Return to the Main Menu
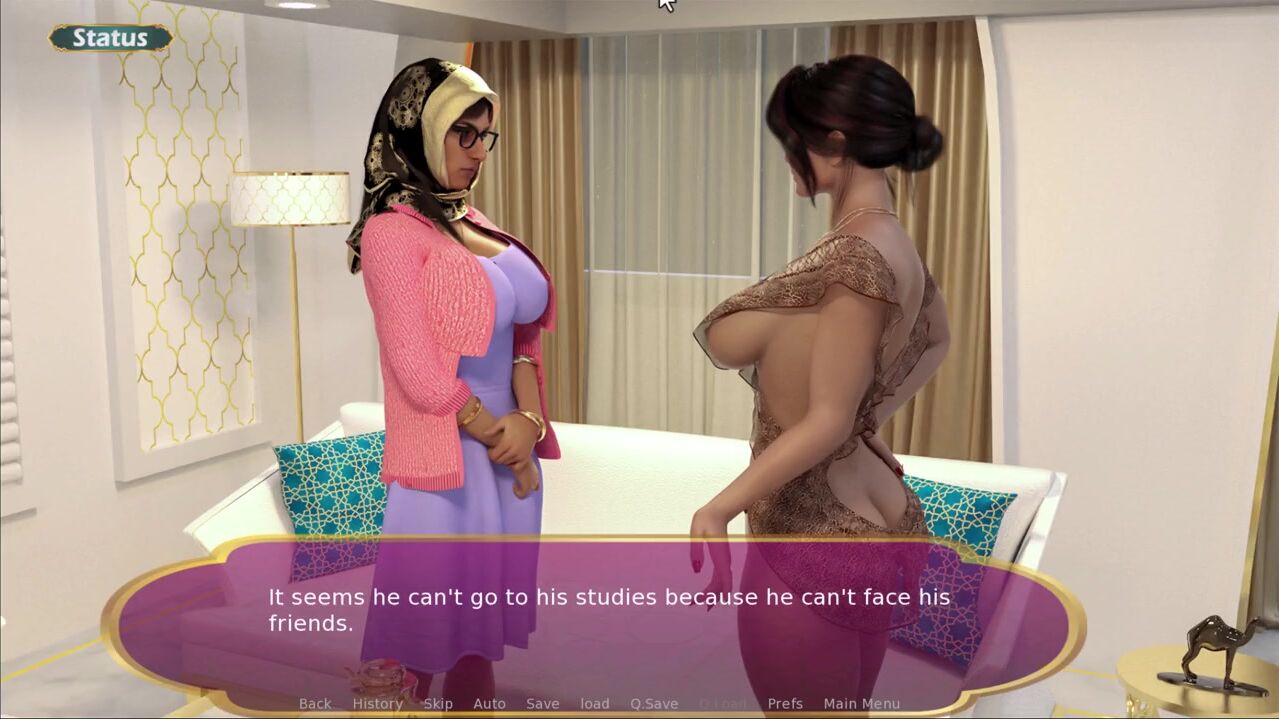The image size is (1279, 719). click(861, 704)
